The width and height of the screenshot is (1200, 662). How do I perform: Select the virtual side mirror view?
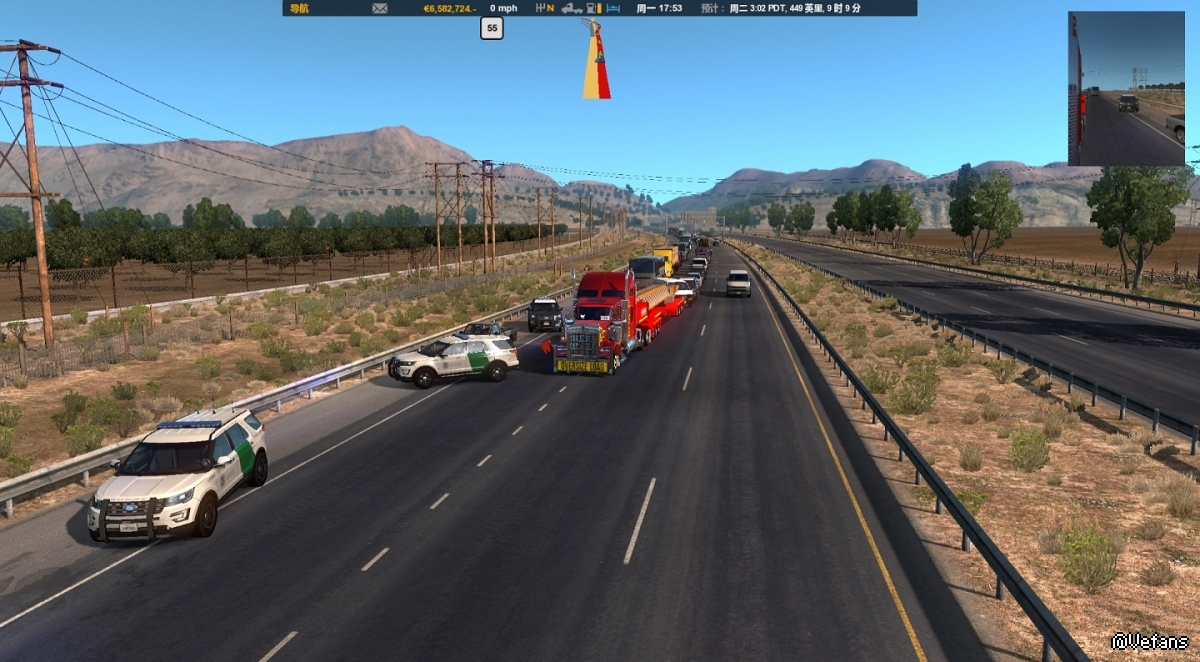click(x=1126, y=88)
